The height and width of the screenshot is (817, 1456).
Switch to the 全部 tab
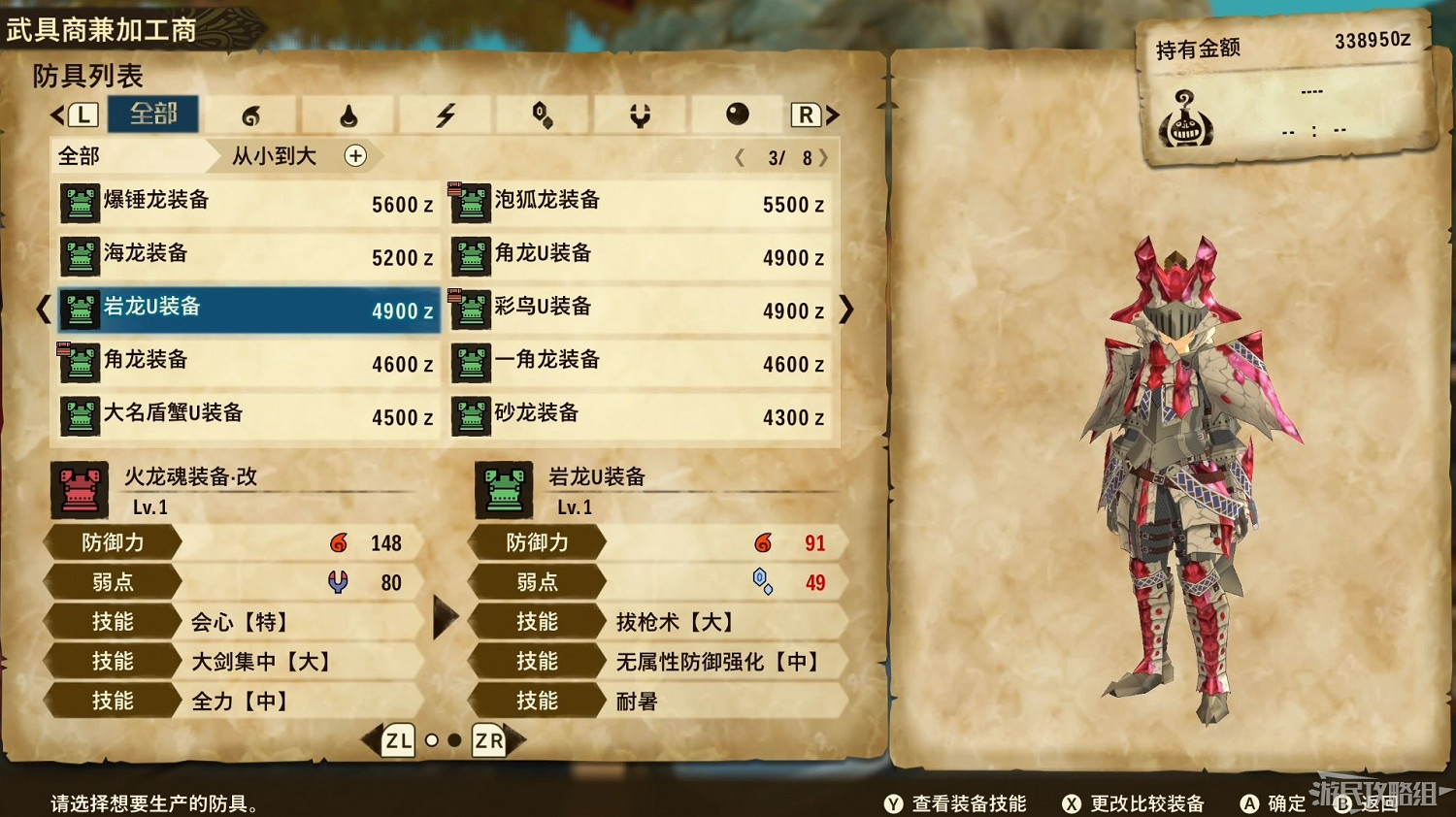[153, 114]
